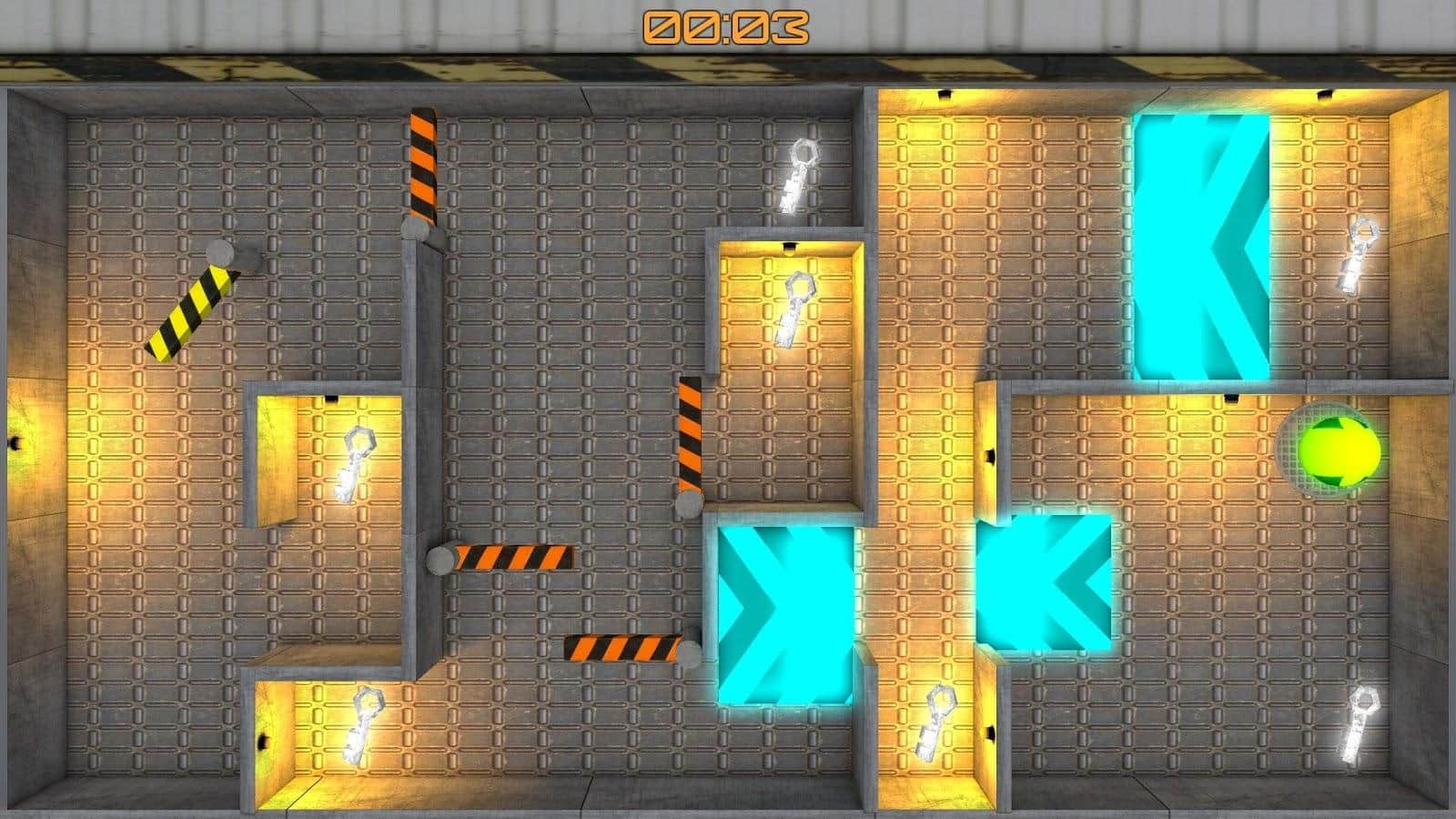The width and height of the screenshot is (1456, 819).
Task: Click the dark notch in the left wall
Action: click(13, 443)
